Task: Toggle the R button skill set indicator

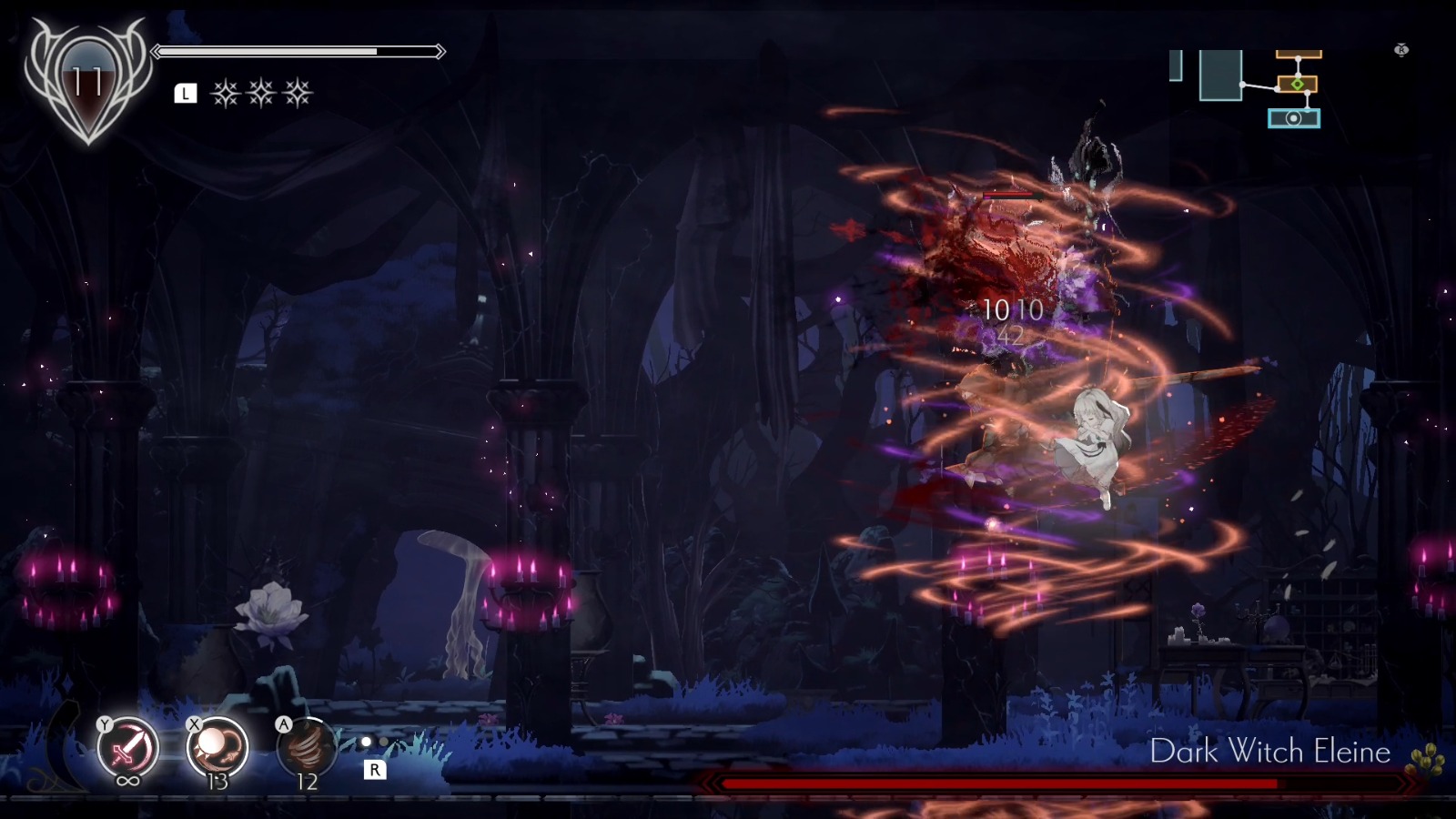Action: [x=376, y=769]
